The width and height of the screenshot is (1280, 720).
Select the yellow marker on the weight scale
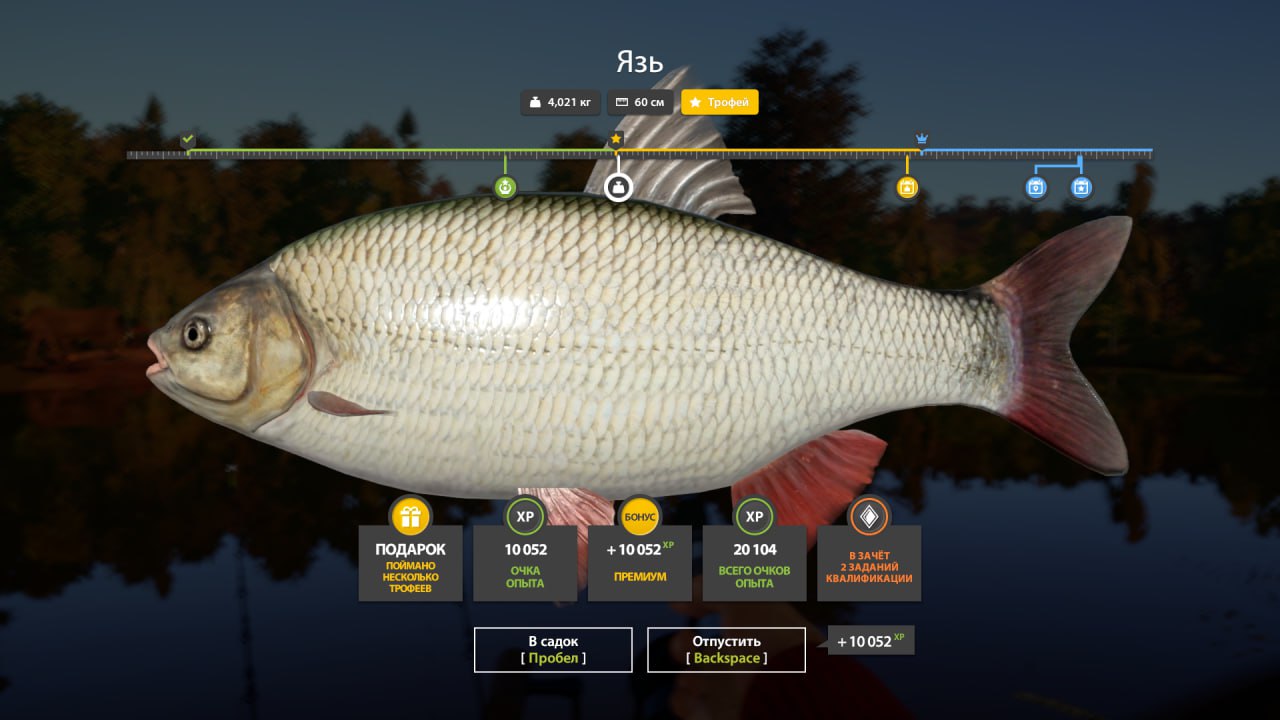coord(907,187)
